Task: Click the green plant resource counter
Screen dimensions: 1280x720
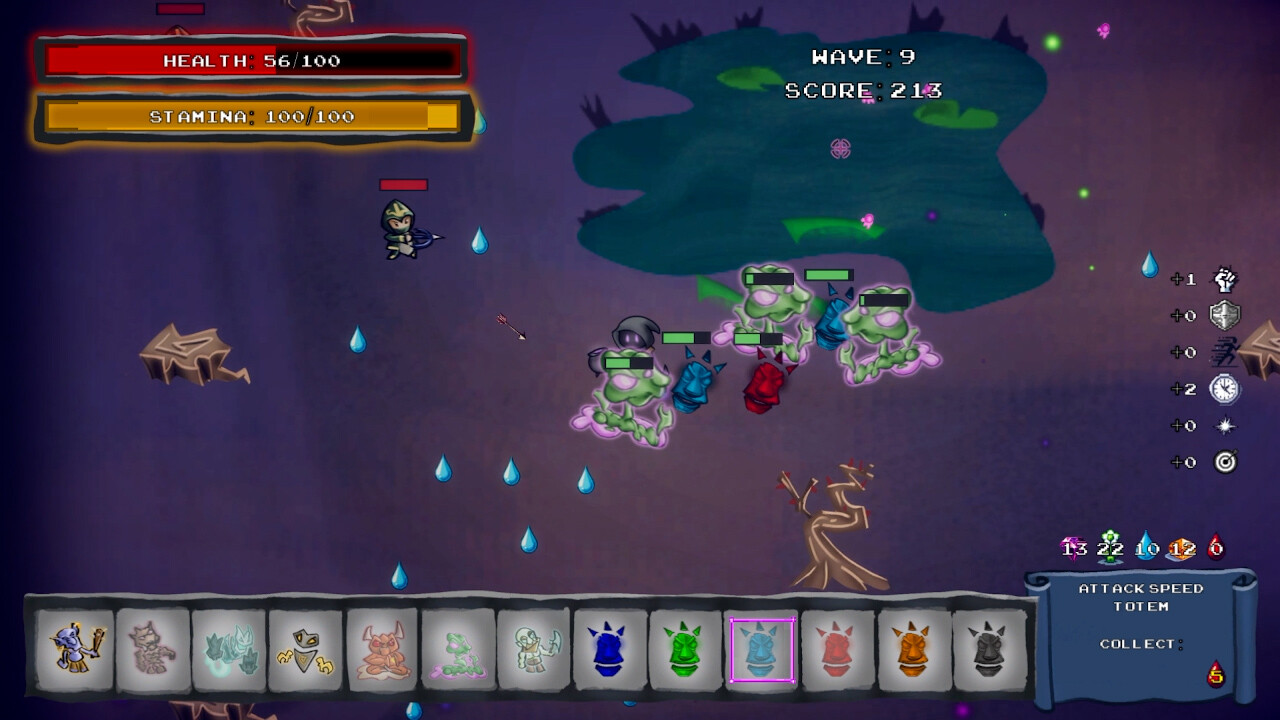Action: coord(1108,548)
